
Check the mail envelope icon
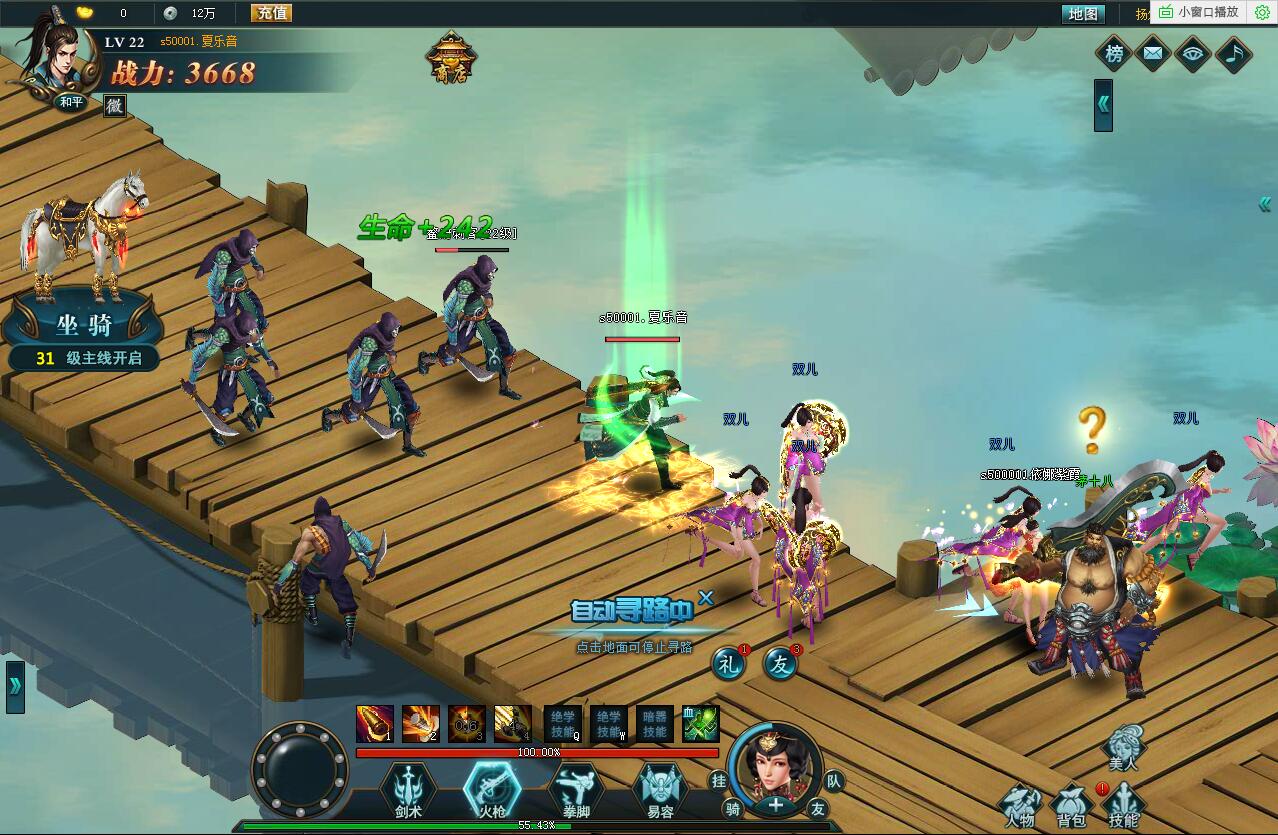tap(1153, 54)
